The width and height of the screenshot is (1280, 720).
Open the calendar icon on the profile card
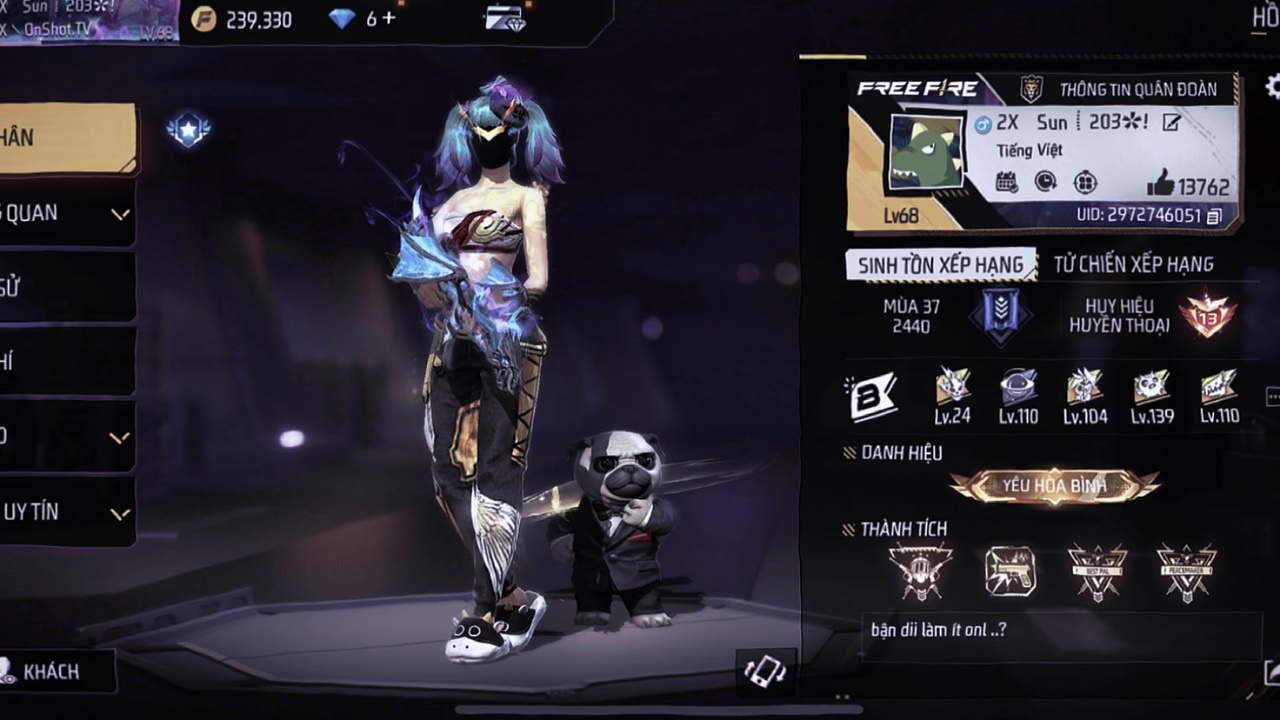coord(1006,182)
